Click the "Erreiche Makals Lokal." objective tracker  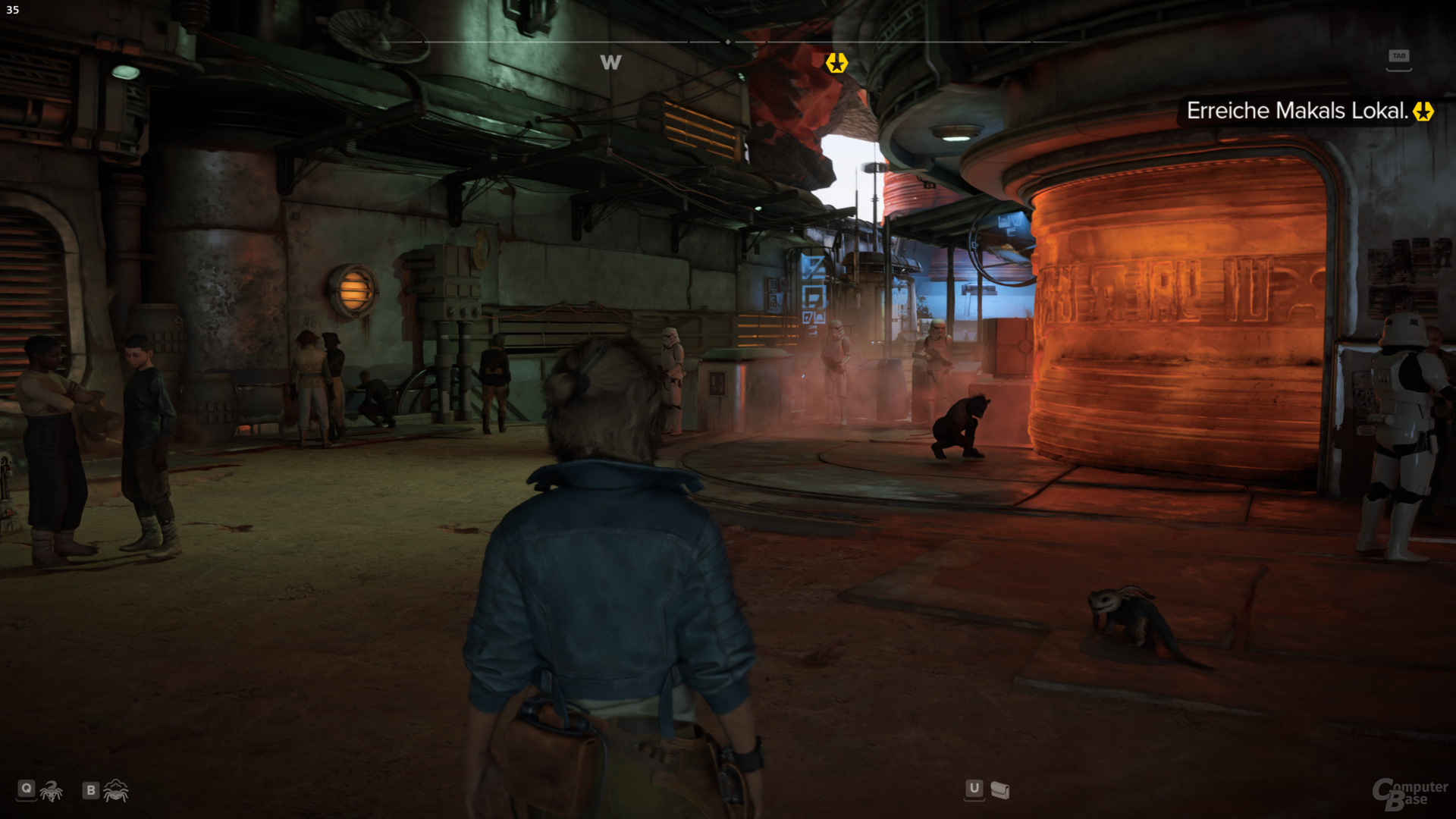coord(1297,111)
